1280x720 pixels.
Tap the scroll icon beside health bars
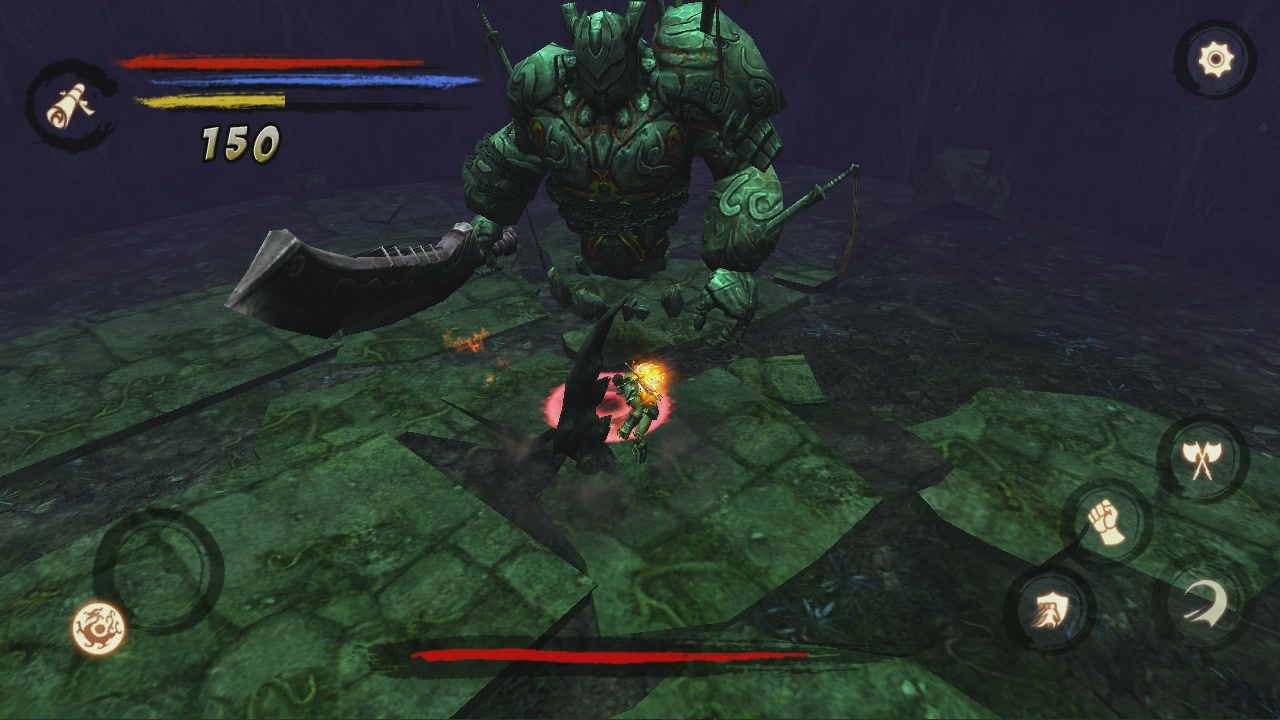pyautogui.click(x=70, y=104)
